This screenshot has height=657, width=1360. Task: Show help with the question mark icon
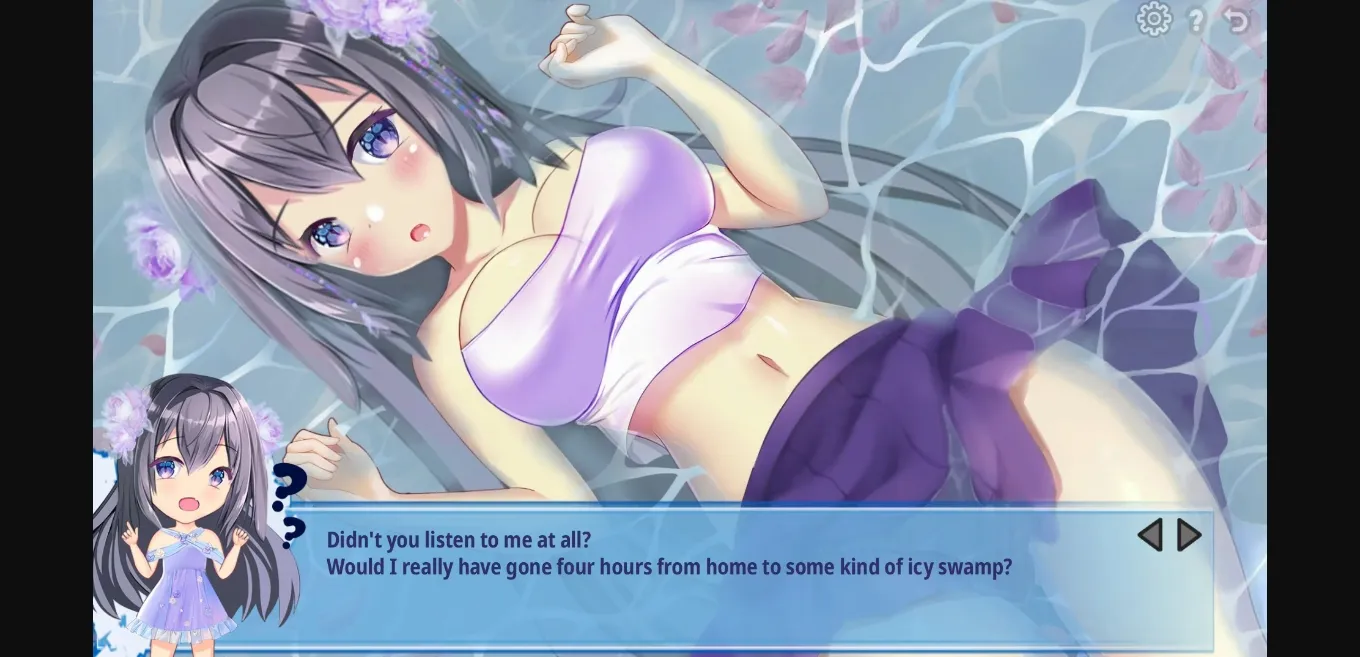[x=1195, y=19]
